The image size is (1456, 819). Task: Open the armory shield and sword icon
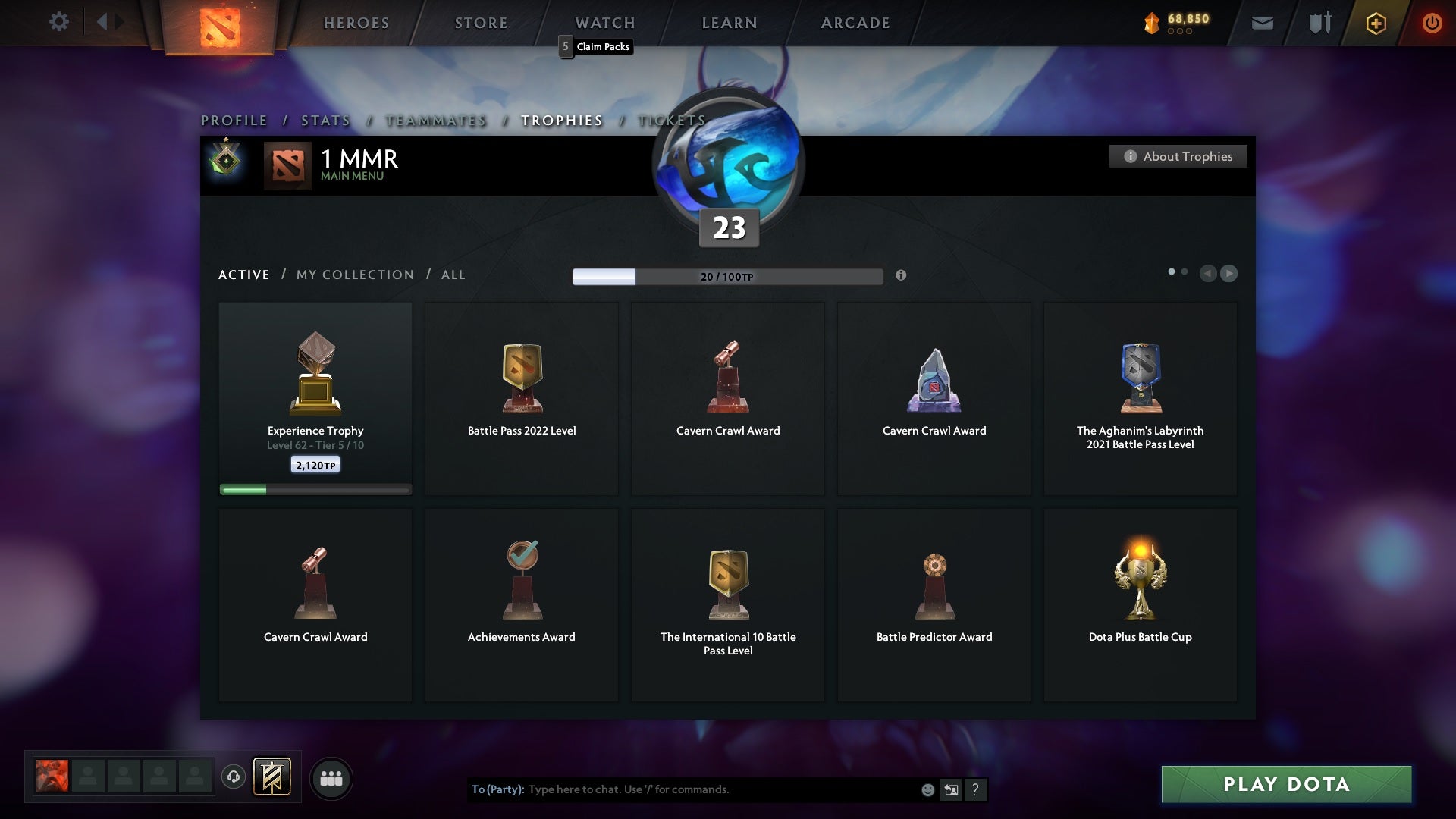(1319, 23)
